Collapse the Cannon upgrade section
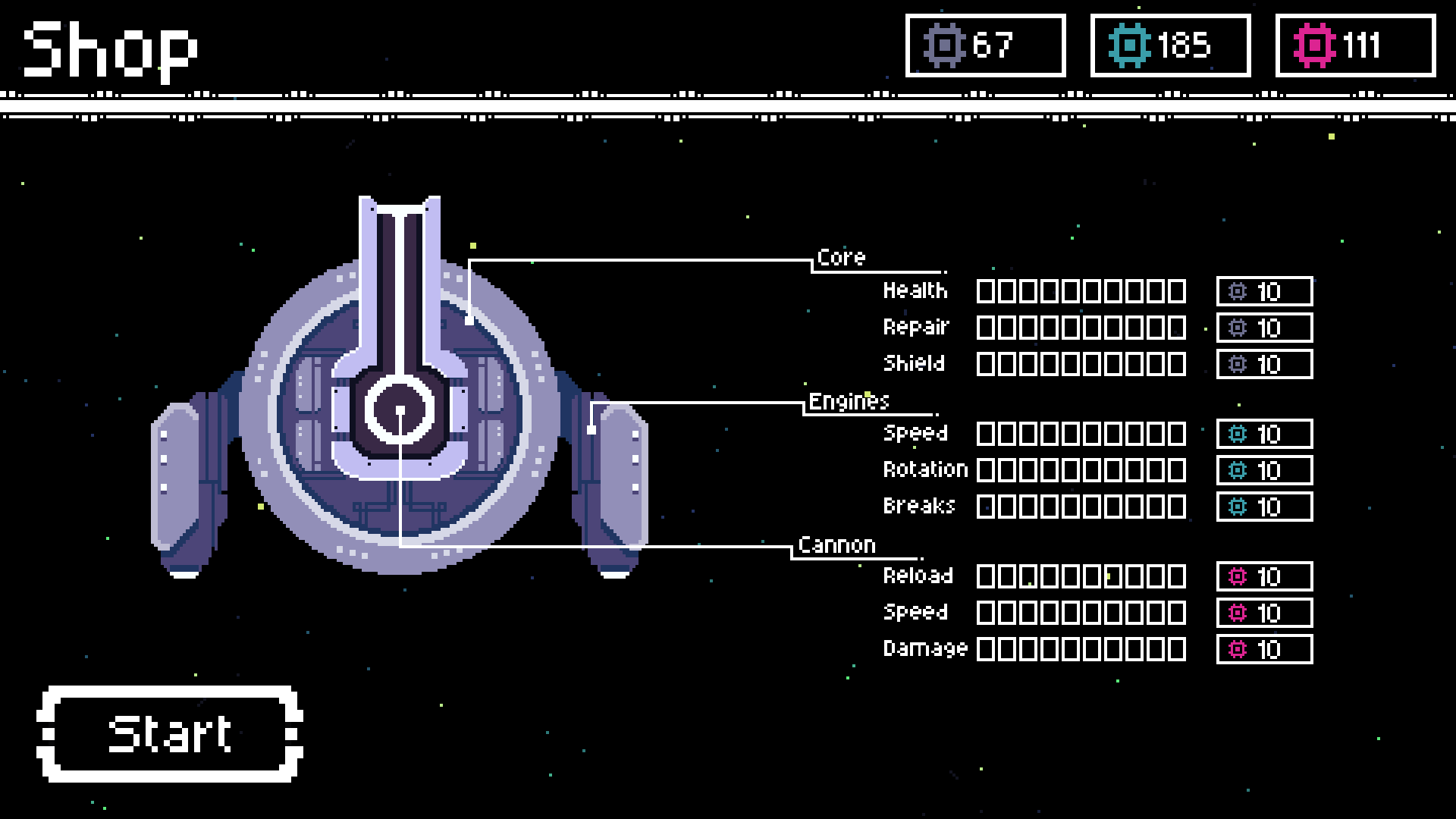 837,544
